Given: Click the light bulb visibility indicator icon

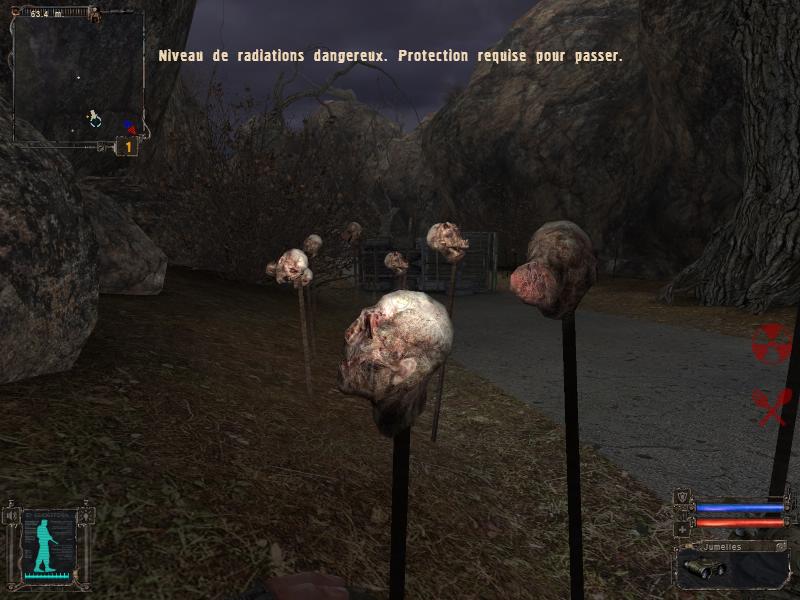Looking at the screenshot, I should (x=87, y=516).
